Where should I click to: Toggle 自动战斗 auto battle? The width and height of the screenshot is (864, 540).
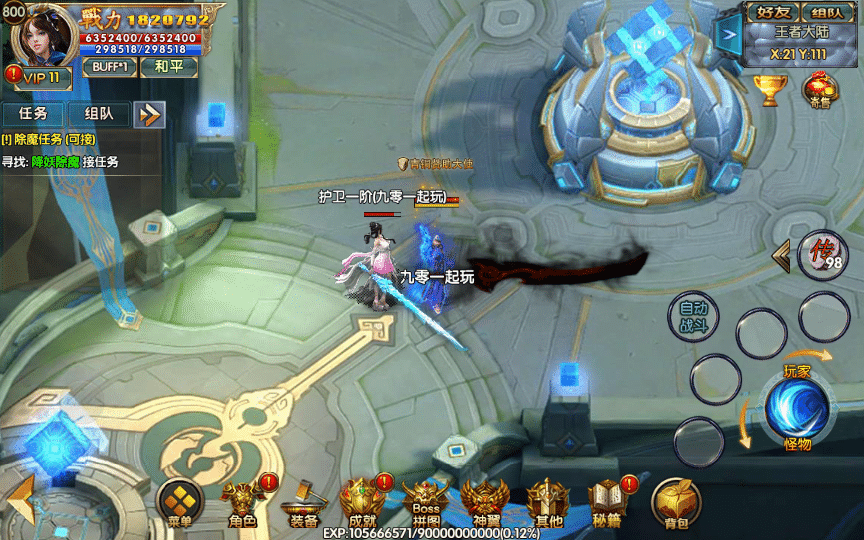(x=693, y=316)
